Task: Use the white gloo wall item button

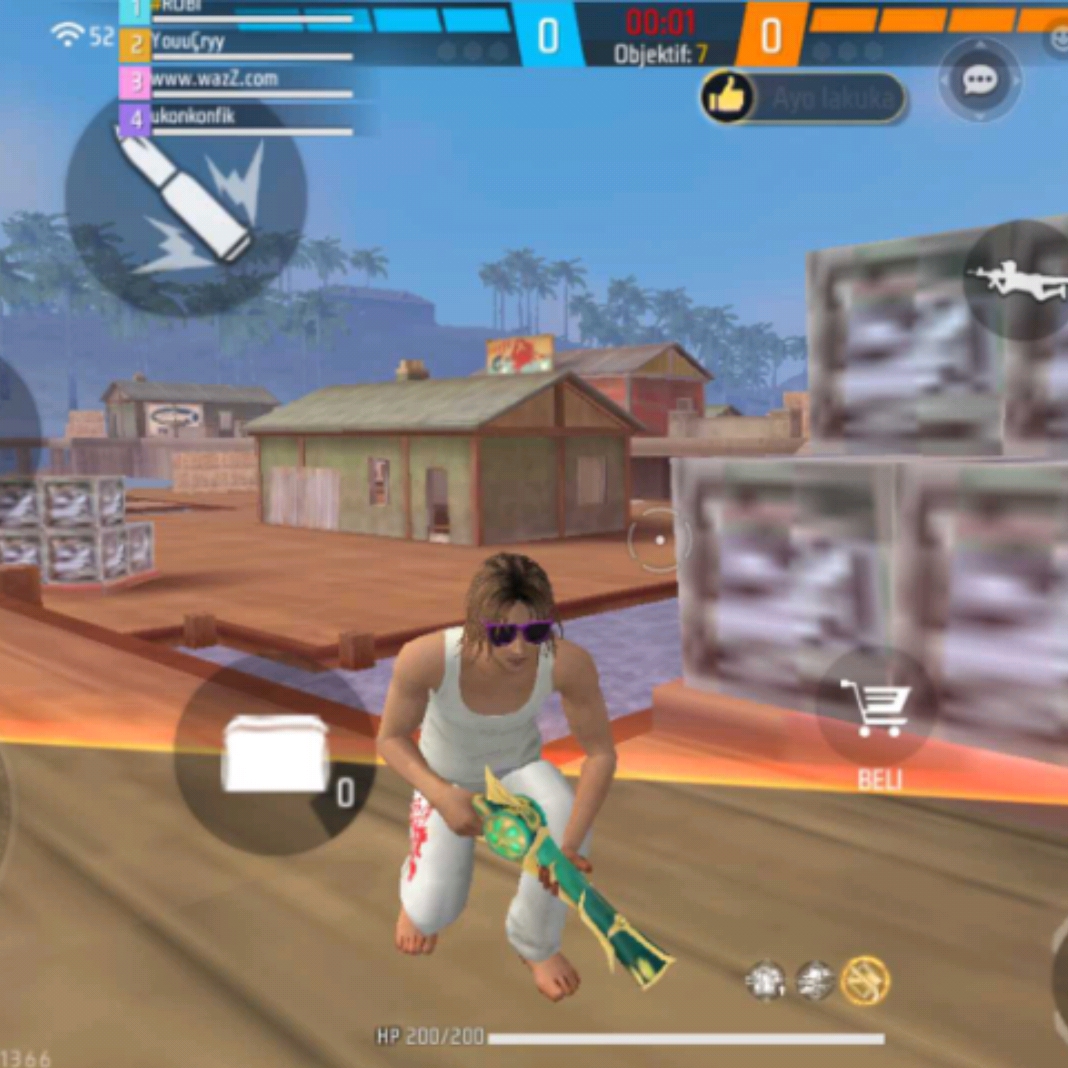Action: pyautogui.click(x=275, y=755)
